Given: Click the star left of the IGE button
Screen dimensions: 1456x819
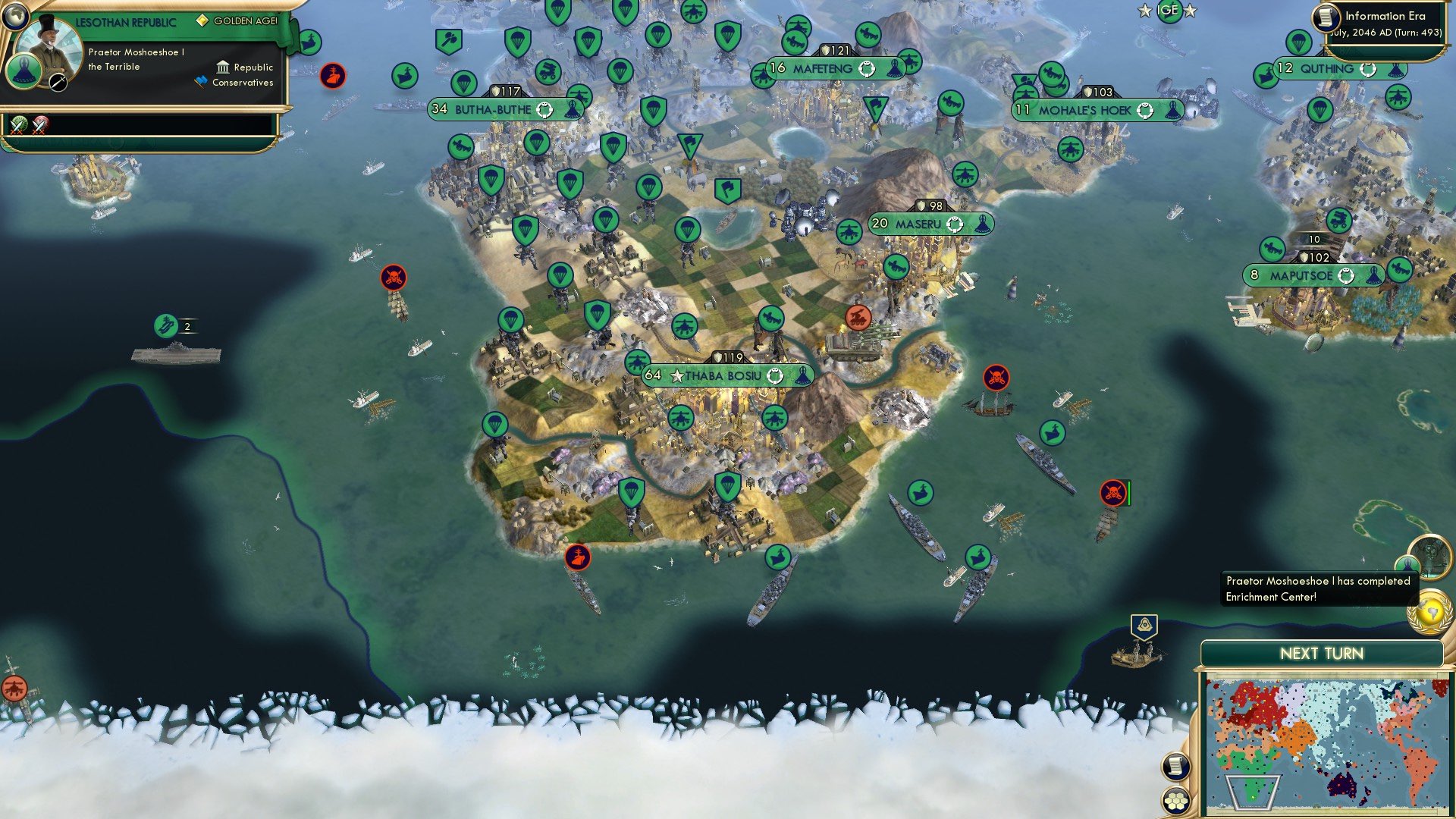Looking at the screenshot, I should click(1146, 11).
